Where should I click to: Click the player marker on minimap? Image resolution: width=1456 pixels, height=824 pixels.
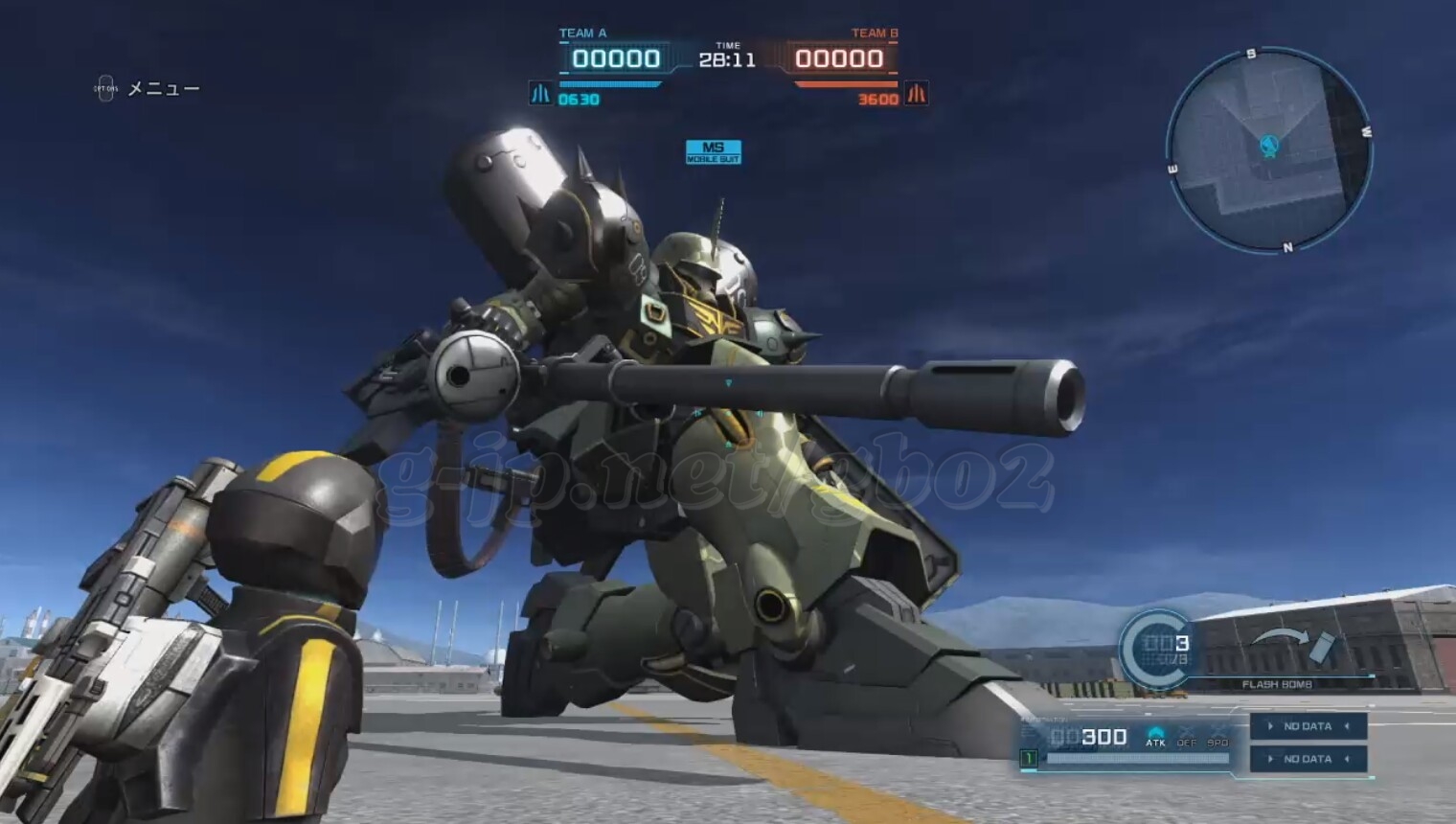coord(1270,146)
